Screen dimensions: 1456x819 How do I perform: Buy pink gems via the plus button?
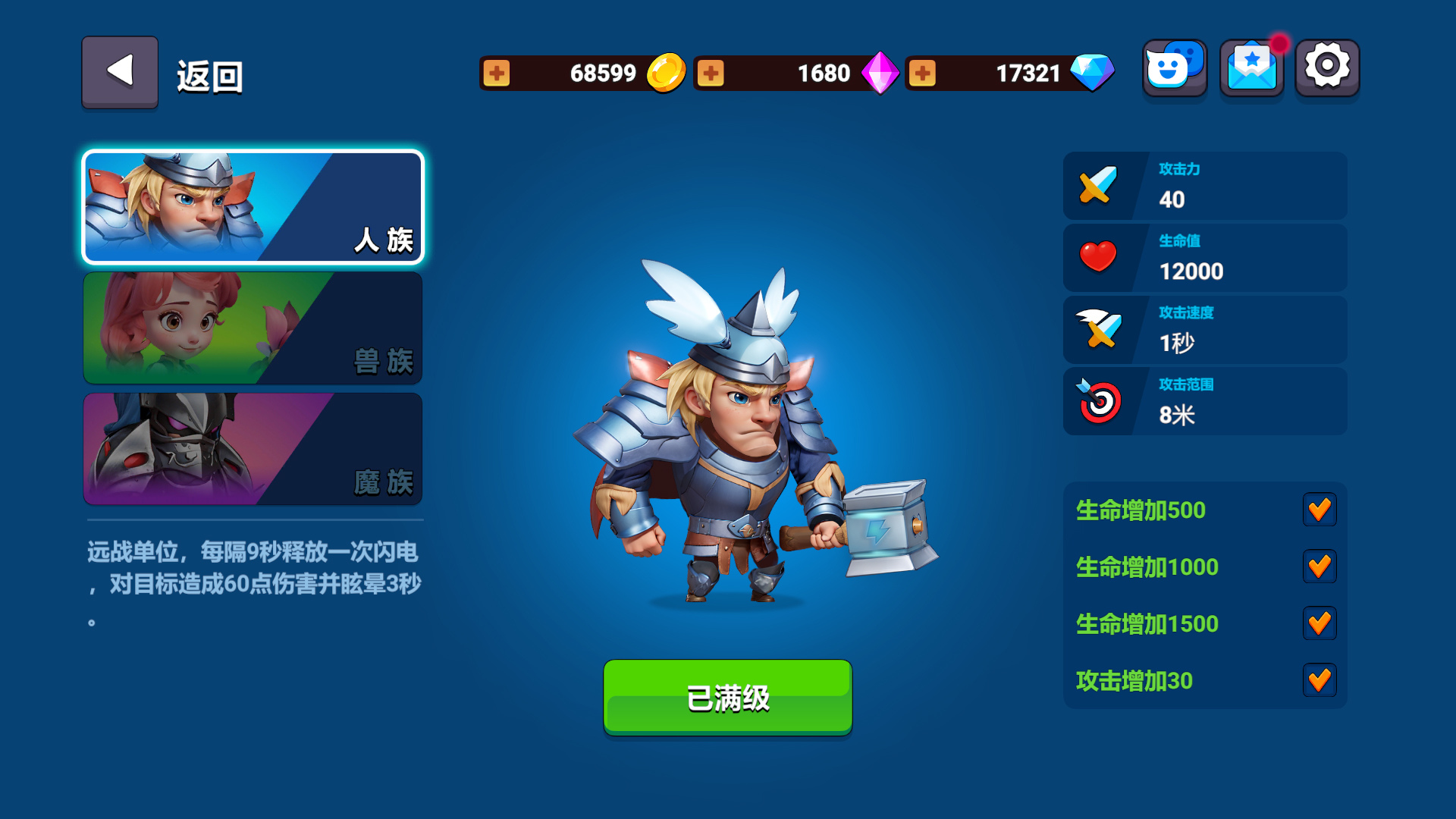(x=711, y=74)
